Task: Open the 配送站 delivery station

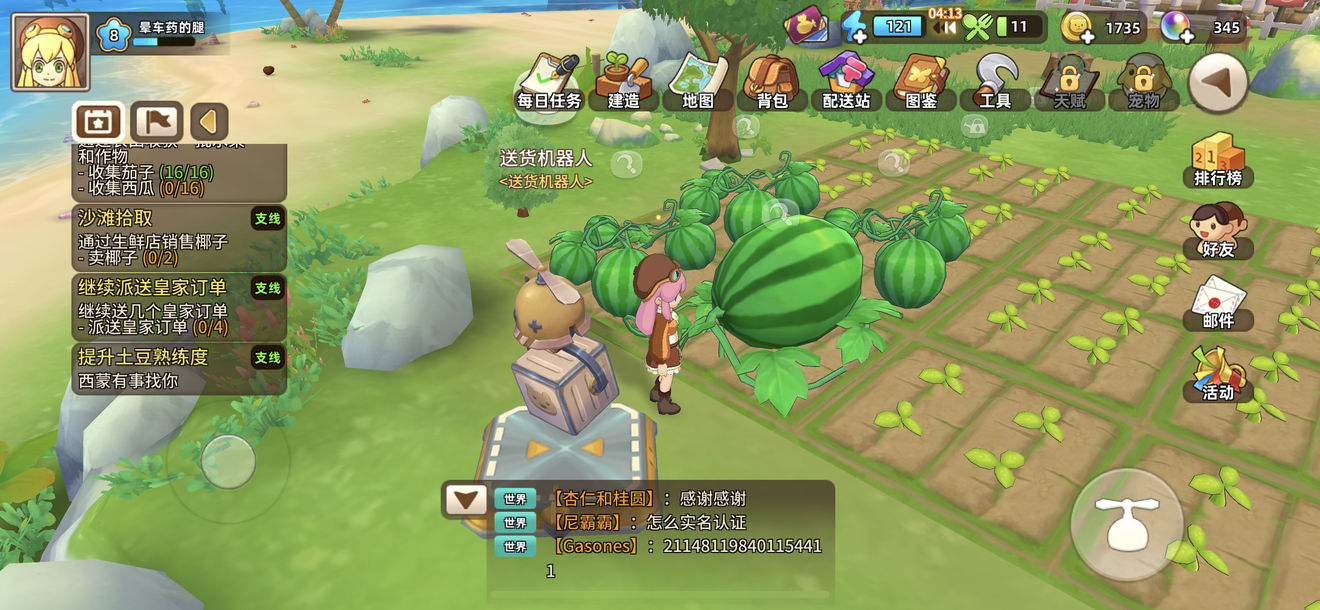Action: 846,81
